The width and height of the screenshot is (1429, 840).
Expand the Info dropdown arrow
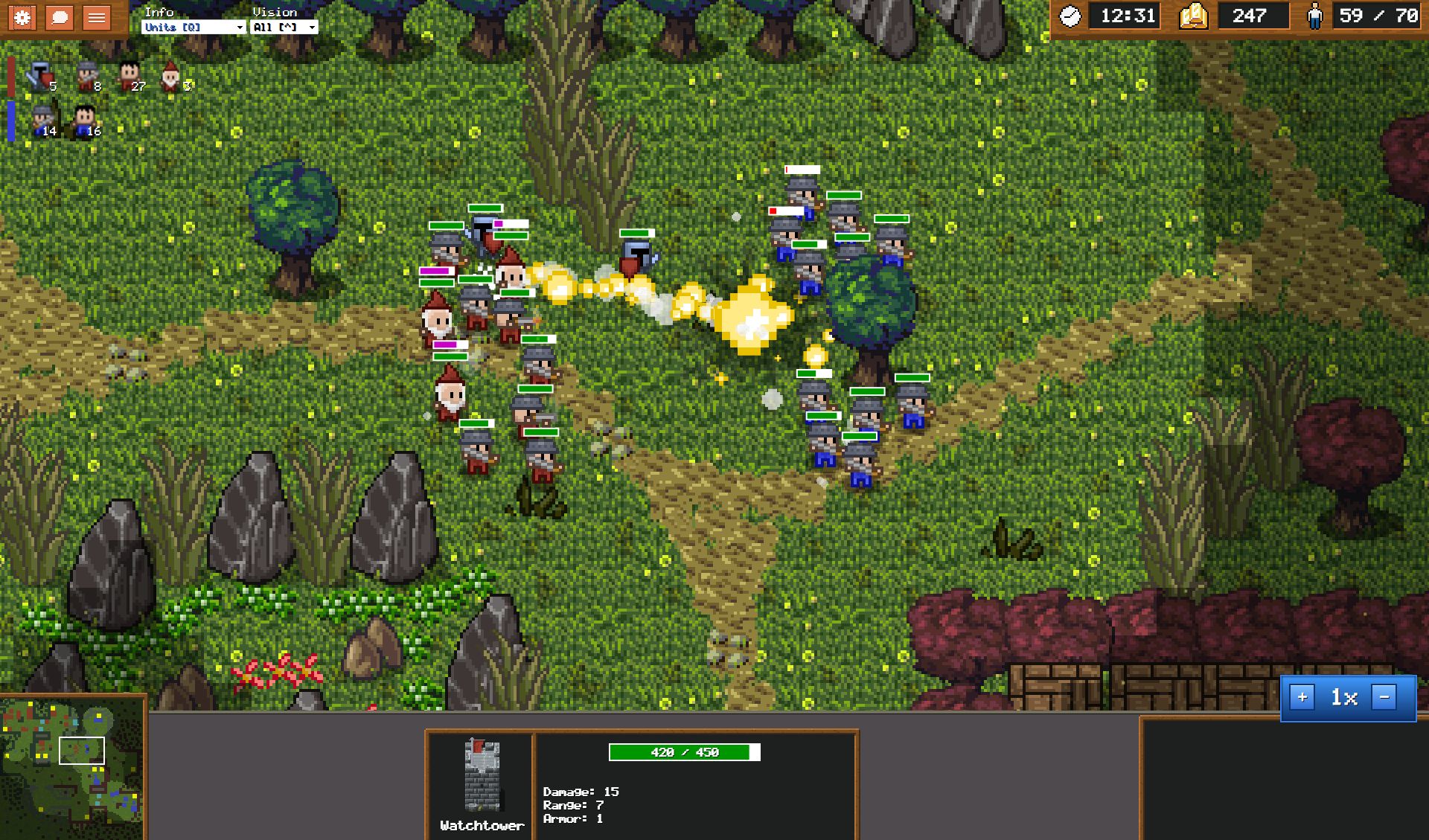pyautogui.click(x=240, y=27)
